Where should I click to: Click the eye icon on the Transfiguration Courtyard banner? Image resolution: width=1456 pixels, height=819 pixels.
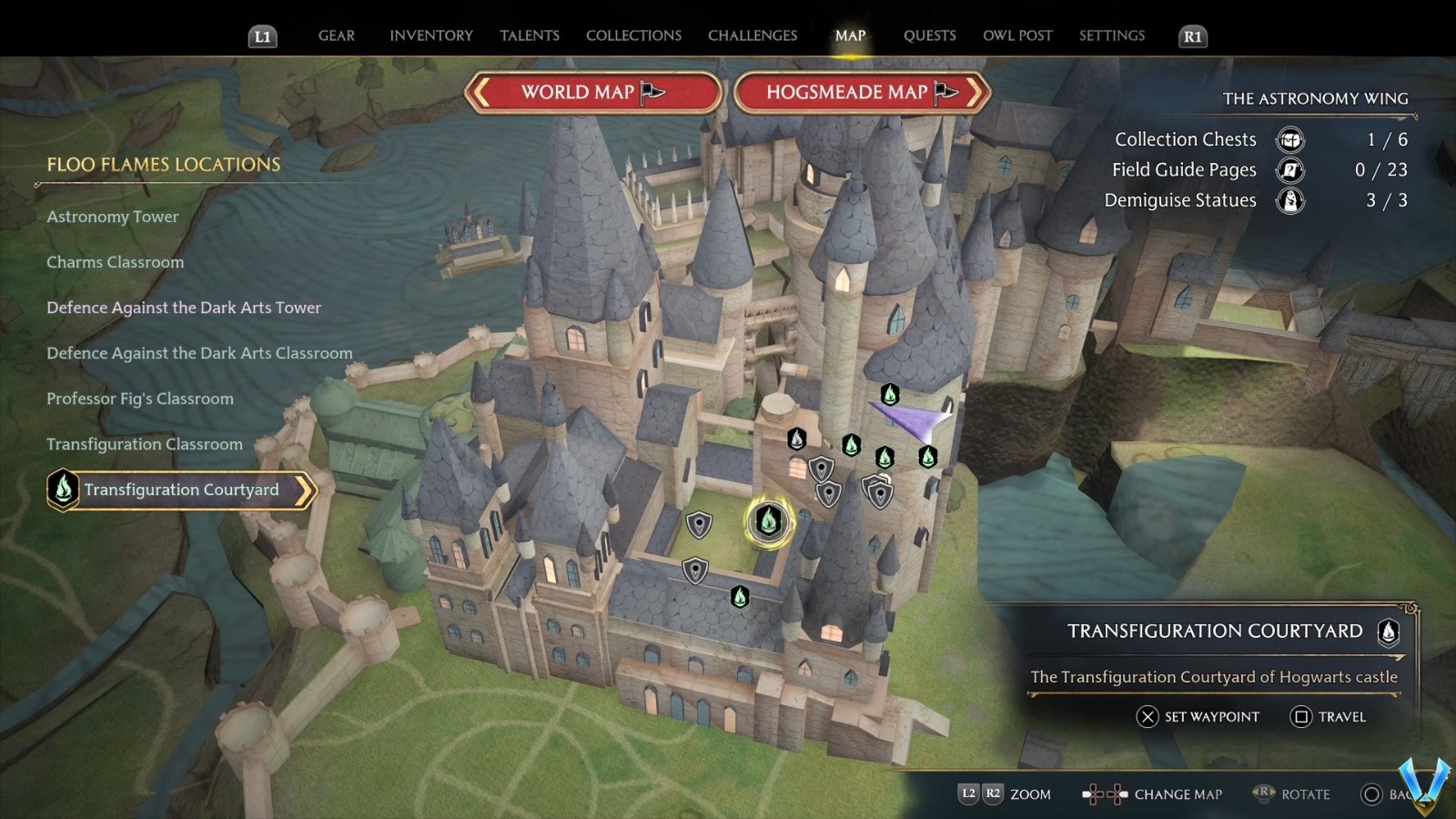1388,633
